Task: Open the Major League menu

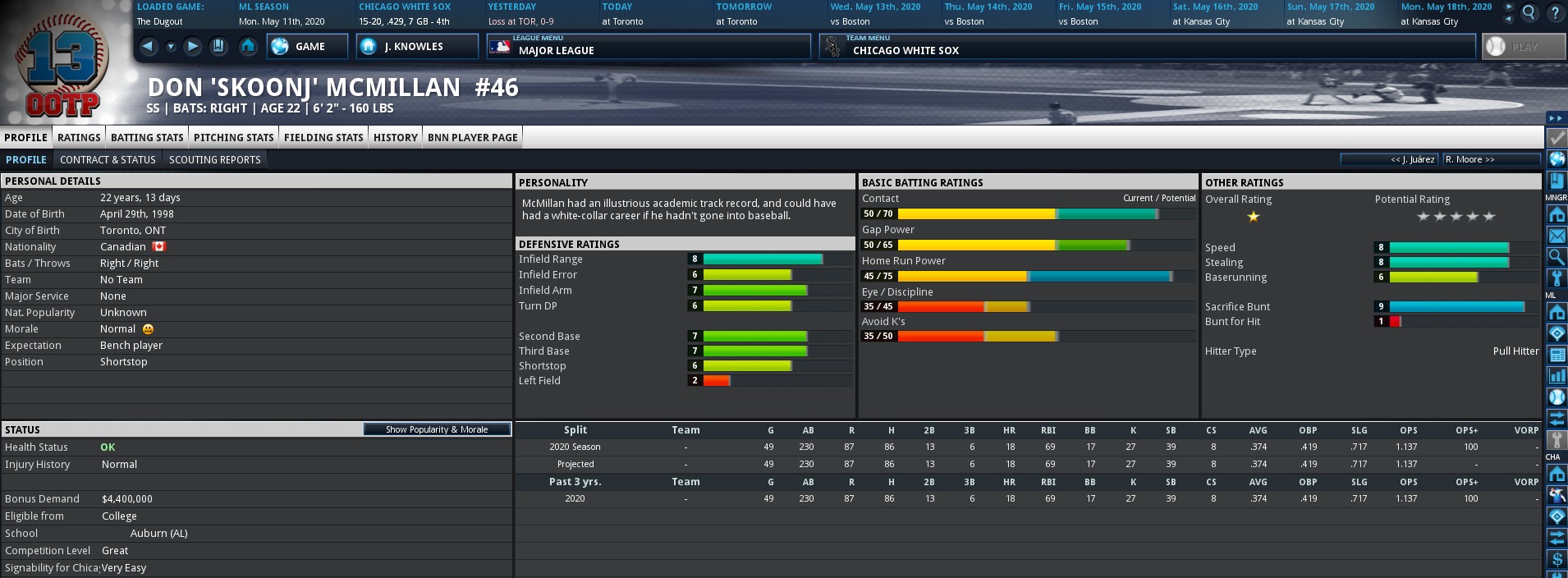Action: 648,47
